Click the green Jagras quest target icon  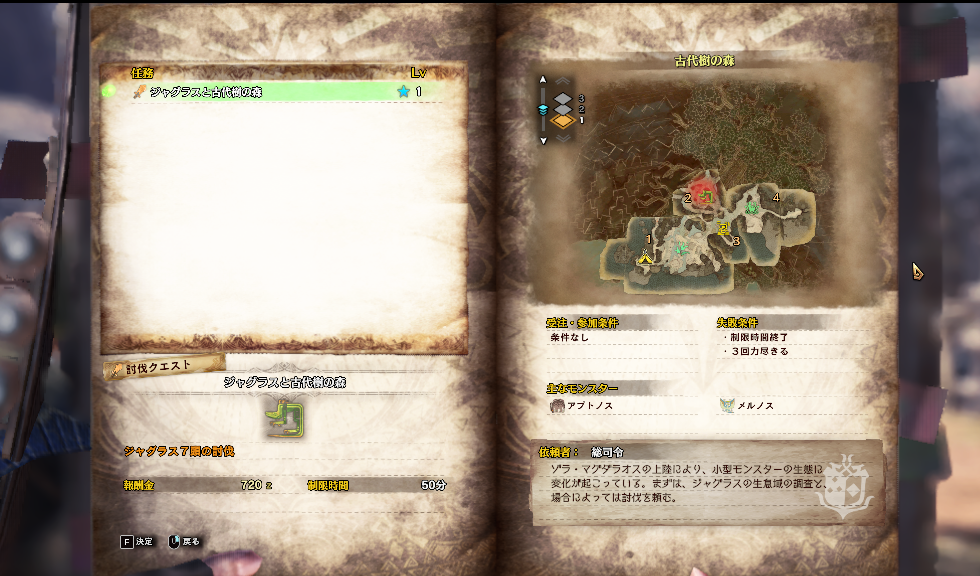pyautogui.click(x=284, y=418)
